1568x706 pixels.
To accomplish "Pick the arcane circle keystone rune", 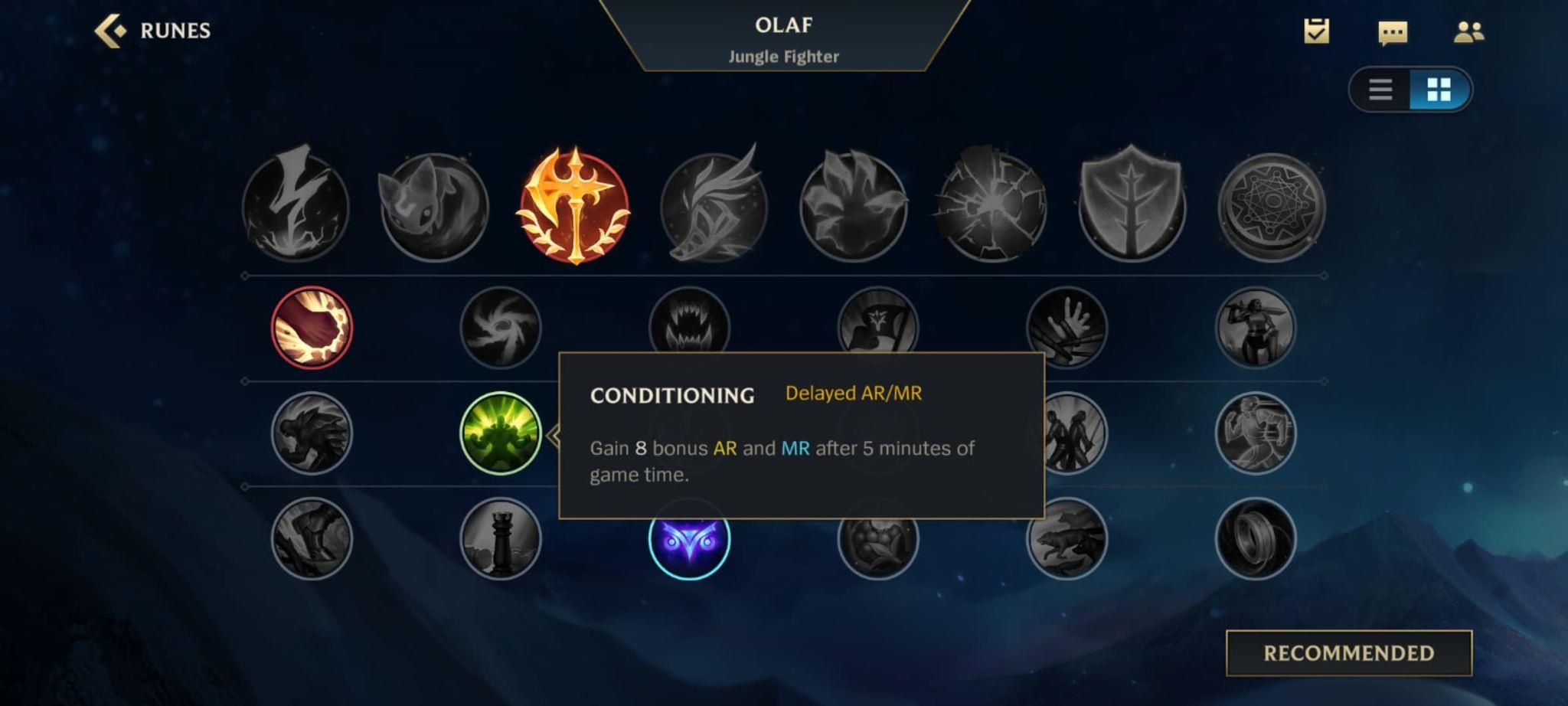I will (x=1271, y=207).
